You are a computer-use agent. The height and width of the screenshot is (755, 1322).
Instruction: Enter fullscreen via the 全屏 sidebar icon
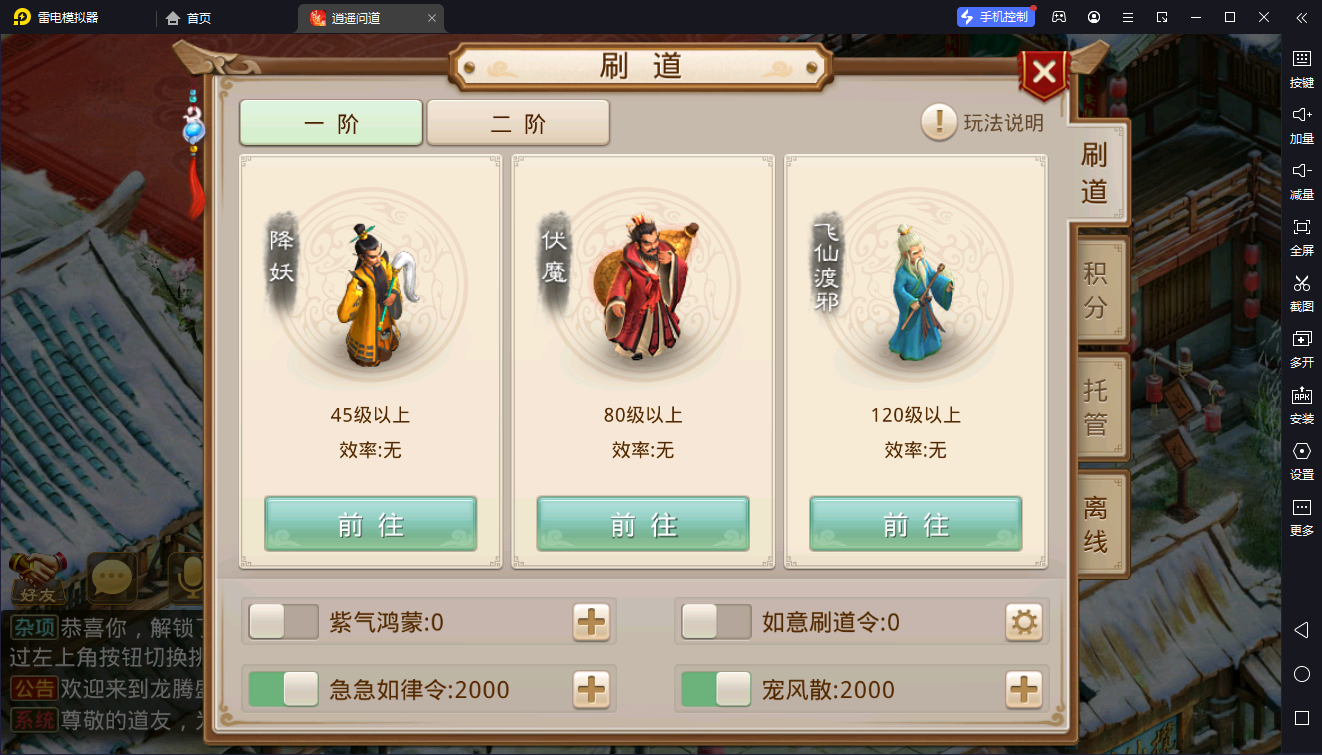coord(1302,237)
